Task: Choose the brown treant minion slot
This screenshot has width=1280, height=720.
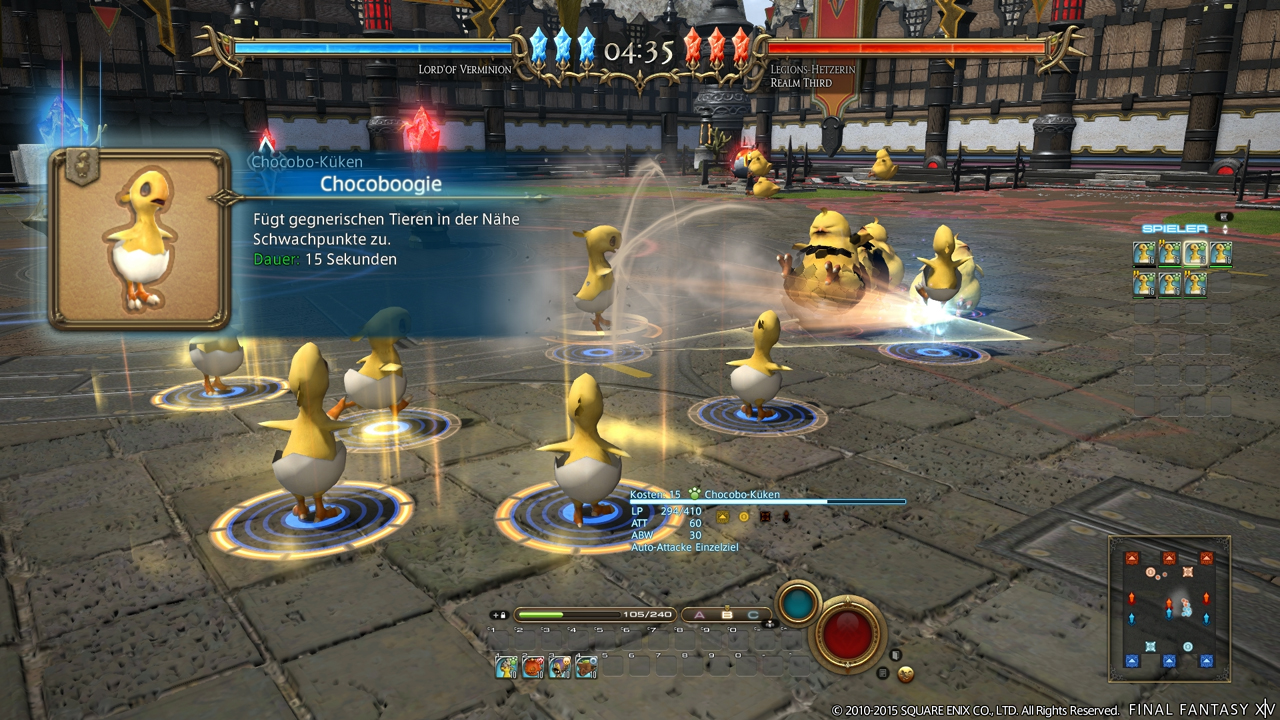Action: [x=586, y=666]
